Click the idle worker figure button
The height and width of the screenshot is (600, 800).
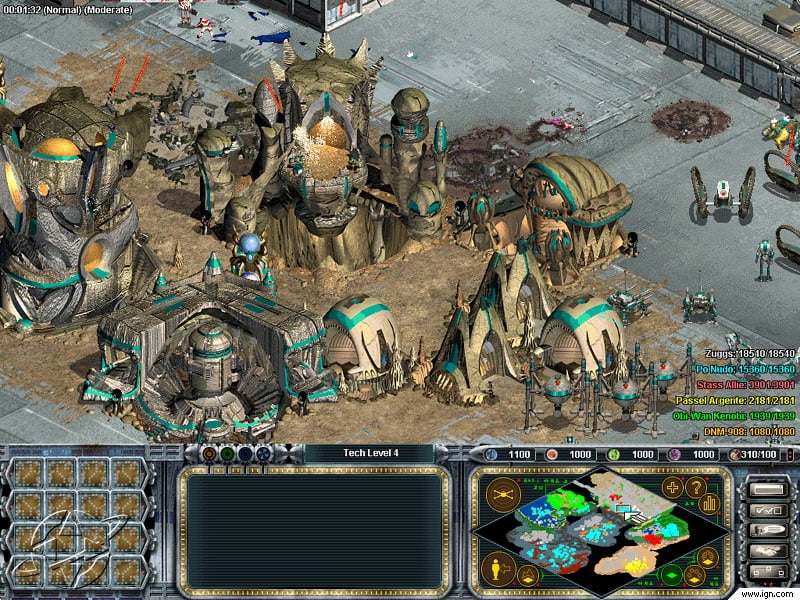coord(498,568)
